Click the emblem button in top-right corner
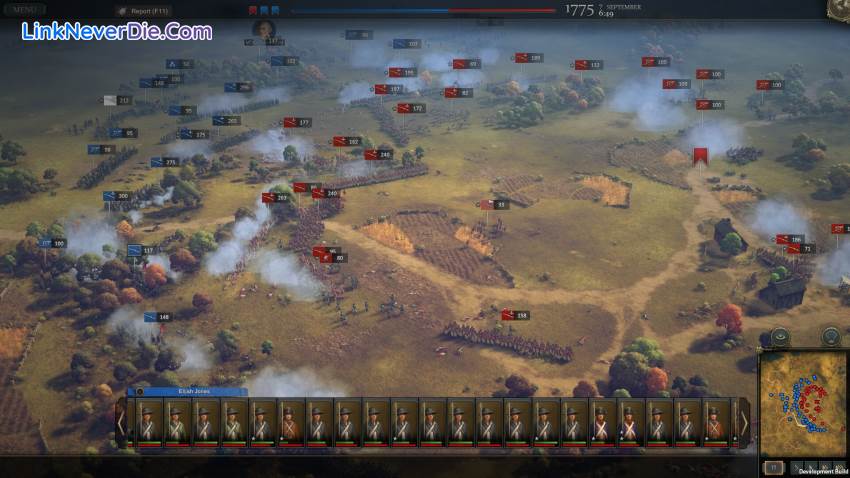 click(838, 8)
